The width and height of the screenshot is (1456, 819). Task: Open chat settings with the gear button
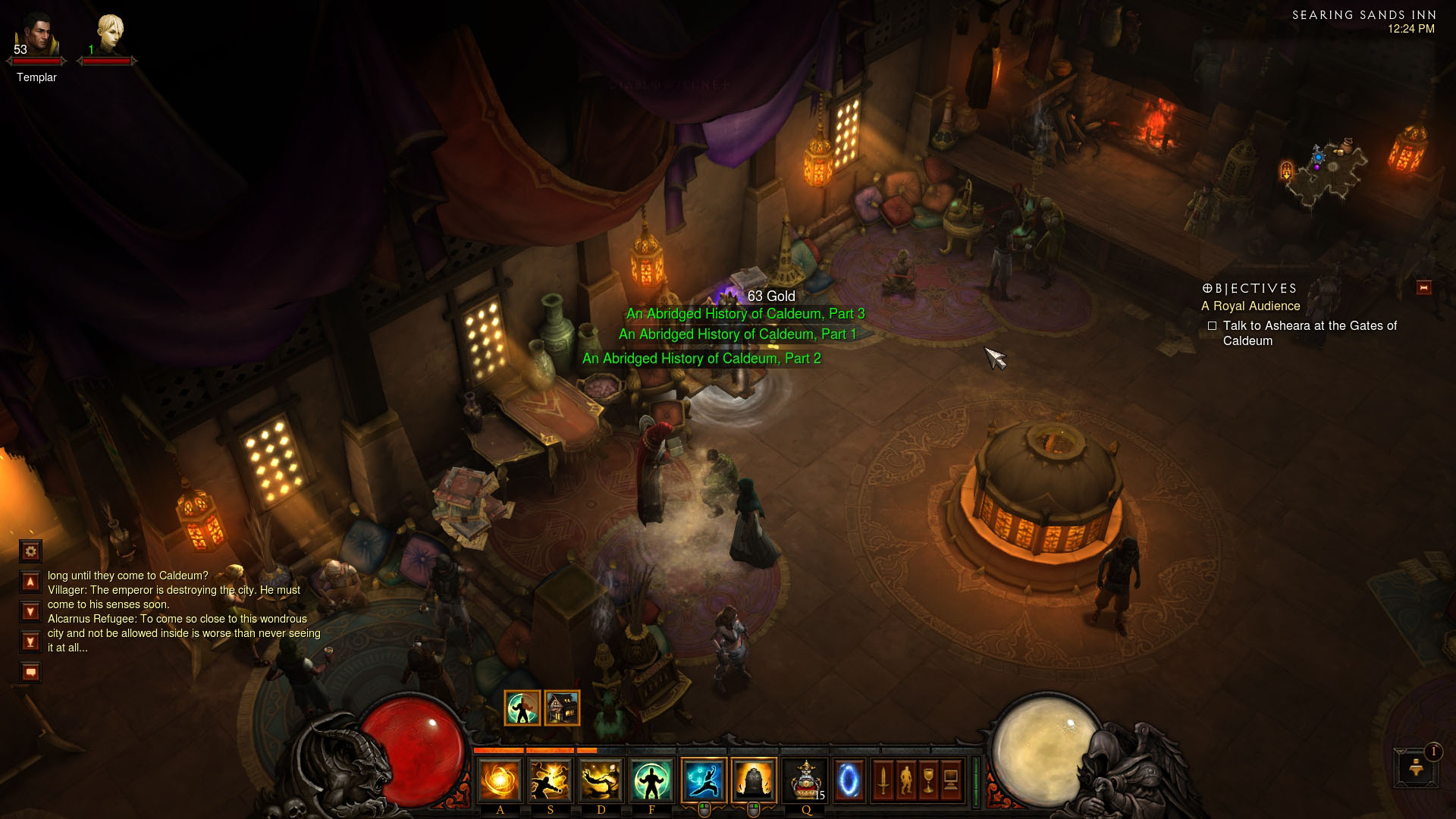coord(30,551)
